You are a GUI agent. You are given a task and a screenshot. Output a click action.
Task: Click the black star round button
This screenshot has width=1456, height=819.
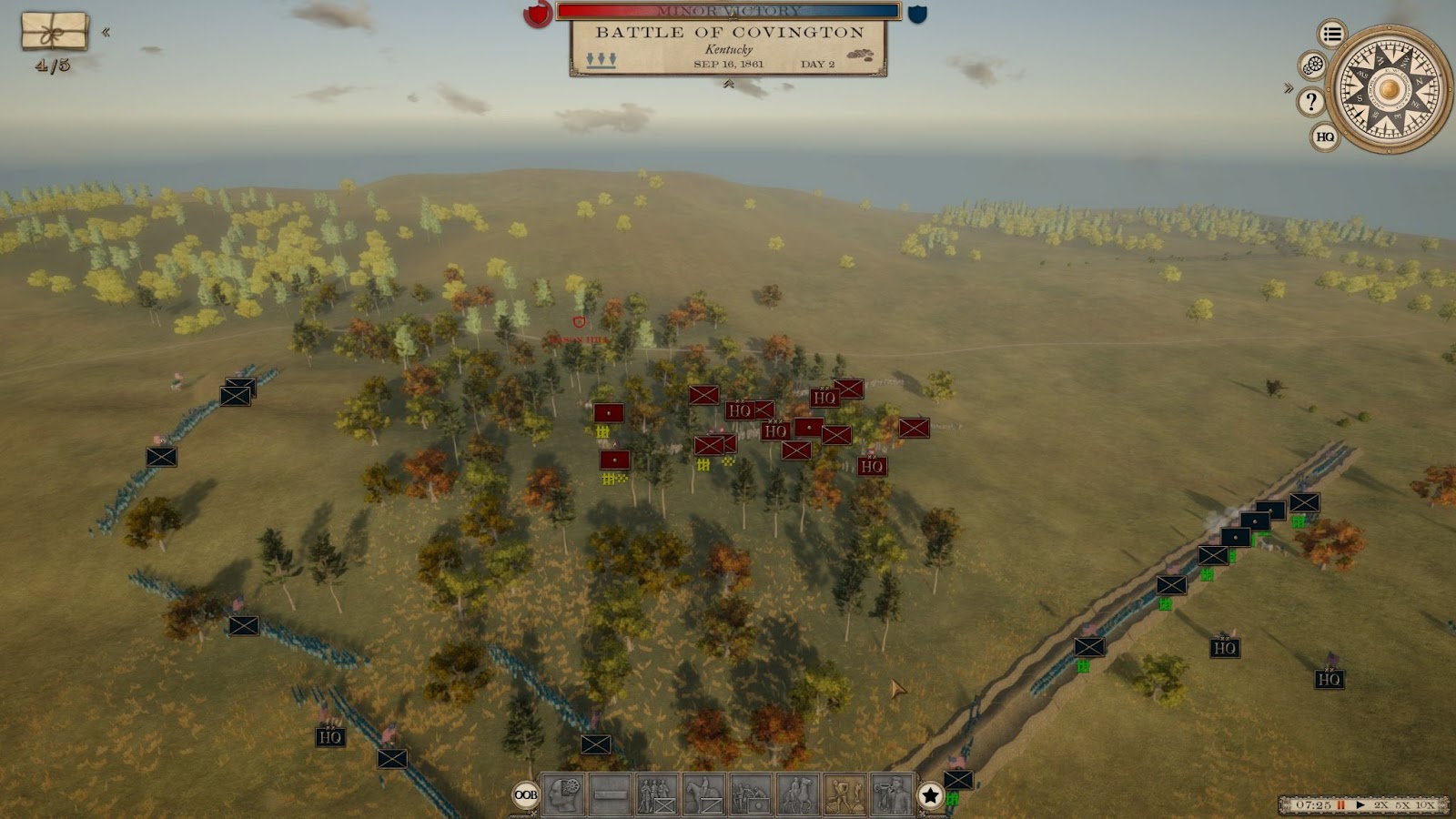click(930, 795)
